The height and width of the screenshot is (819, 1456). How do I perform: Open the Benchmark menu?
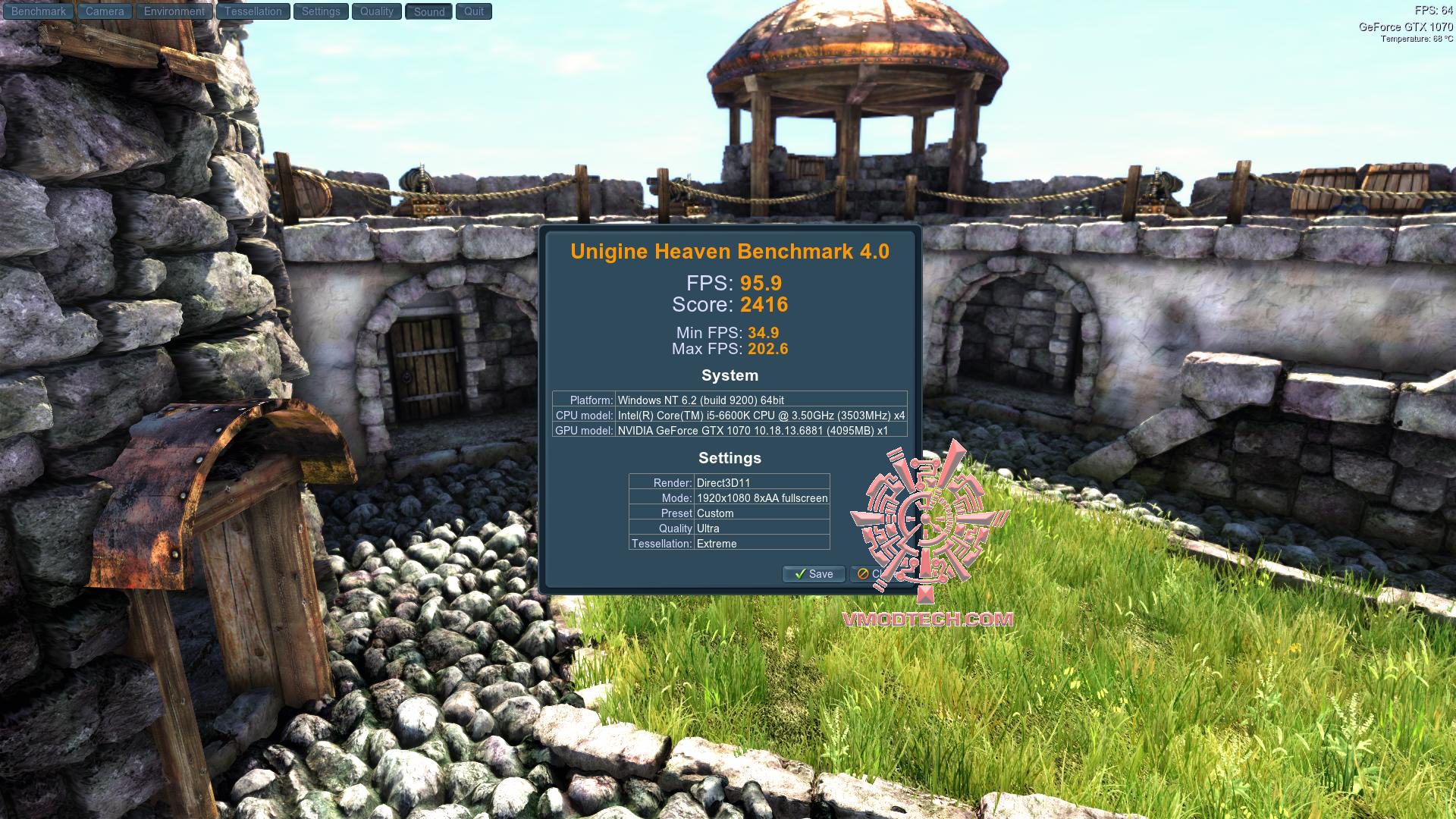[x=38, y=11]
